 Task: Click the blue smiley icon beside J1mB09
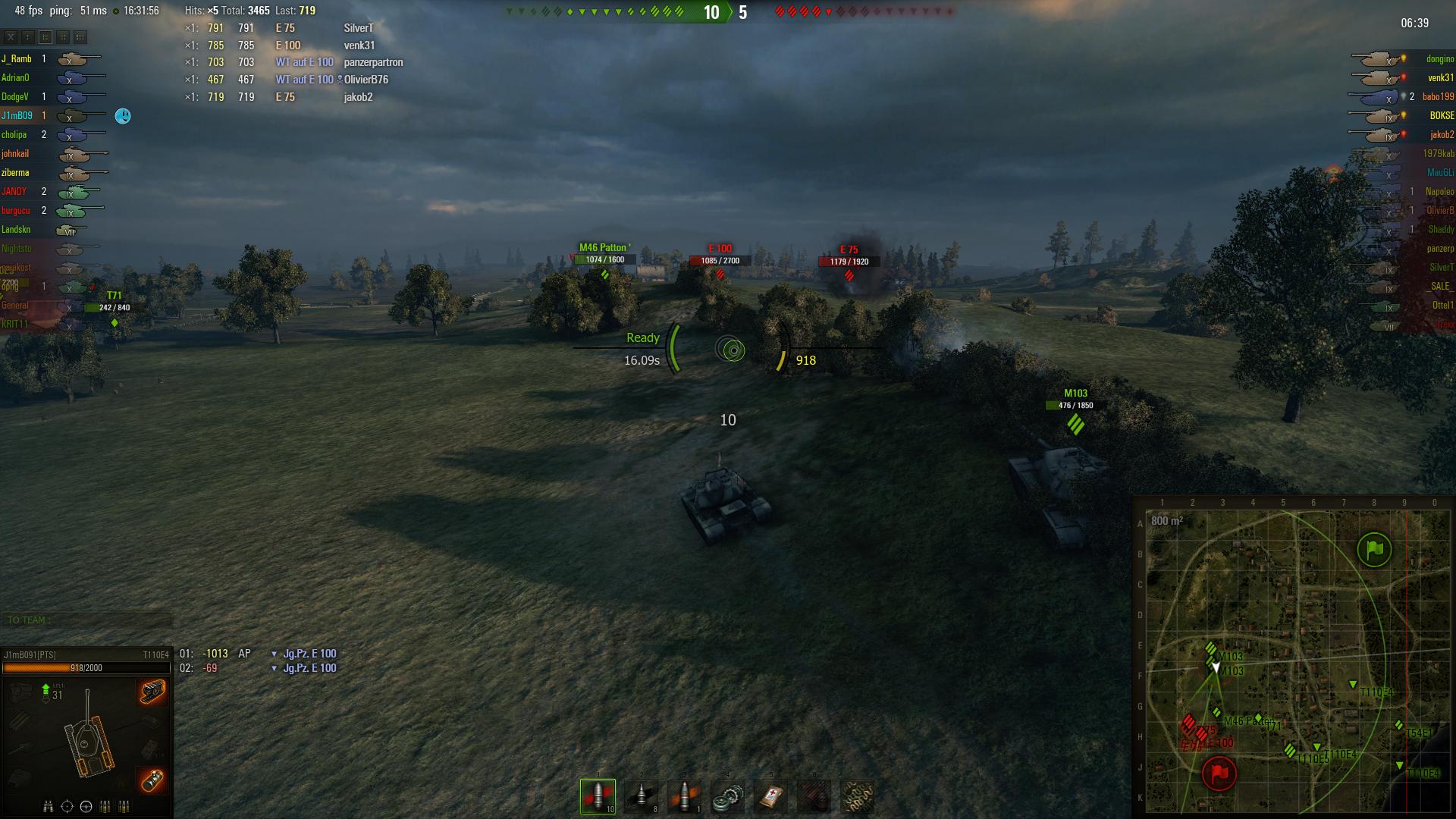pyautogui.click(x=123, y=116)
